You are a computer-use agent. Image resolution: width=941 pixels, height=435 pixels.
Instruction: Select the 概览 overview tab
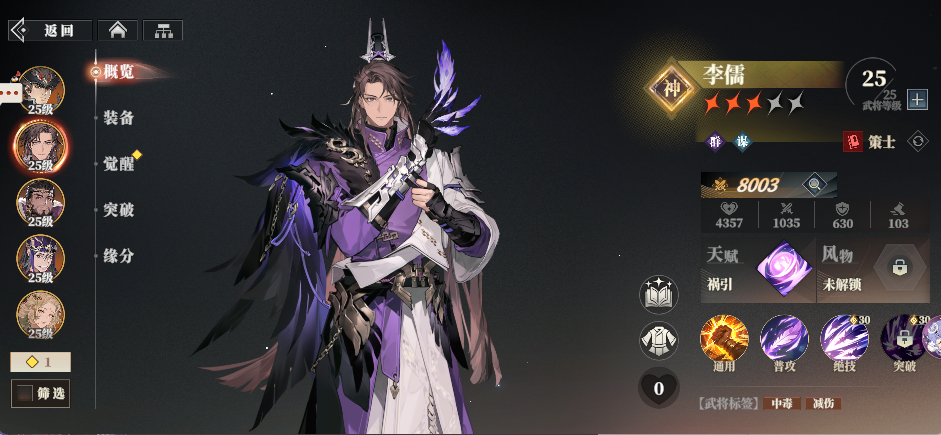pyautogui.click(x=119, y=71)
